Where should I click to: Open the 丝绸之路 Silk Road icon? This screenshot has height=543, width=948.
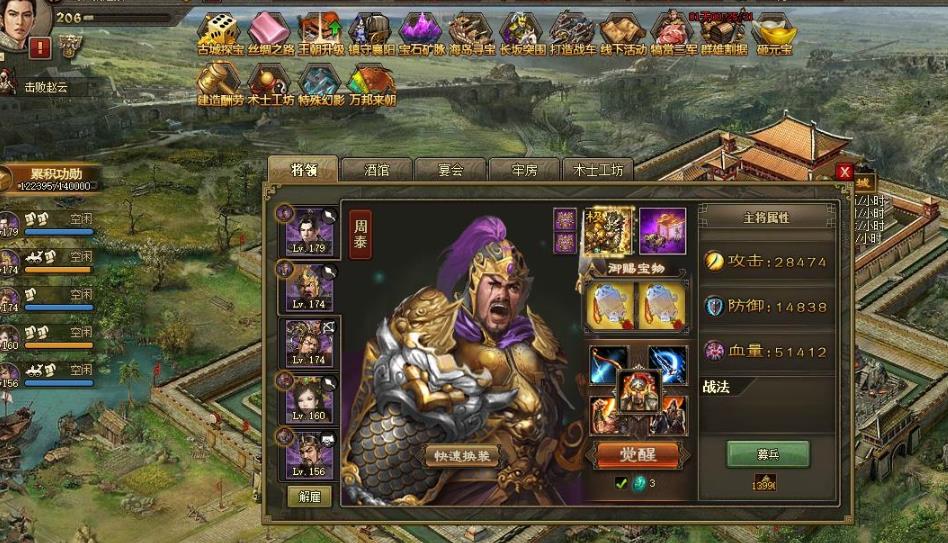click(268, 32)
